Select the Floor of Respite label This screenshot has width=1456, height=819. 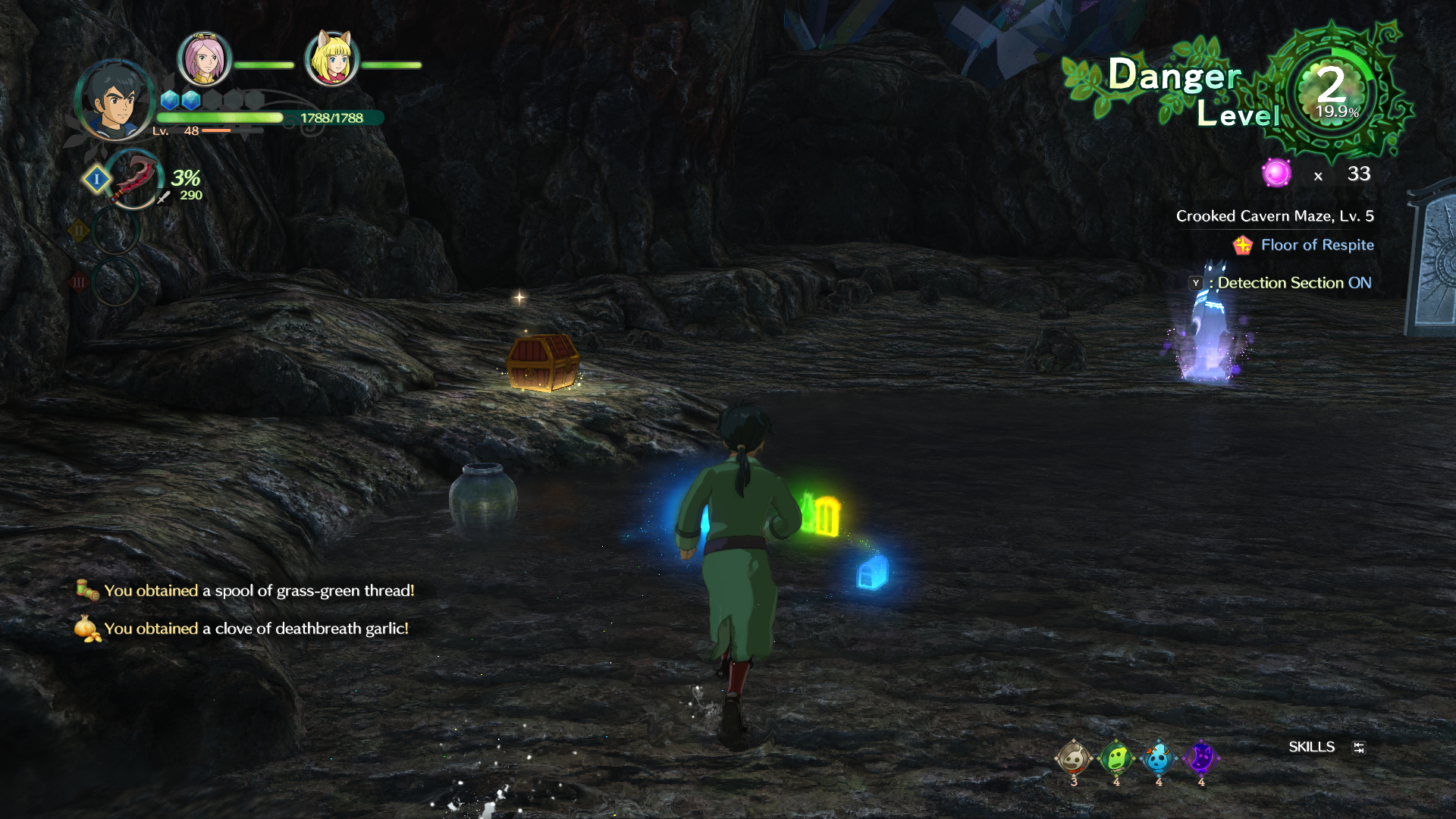click(1316, 245)
